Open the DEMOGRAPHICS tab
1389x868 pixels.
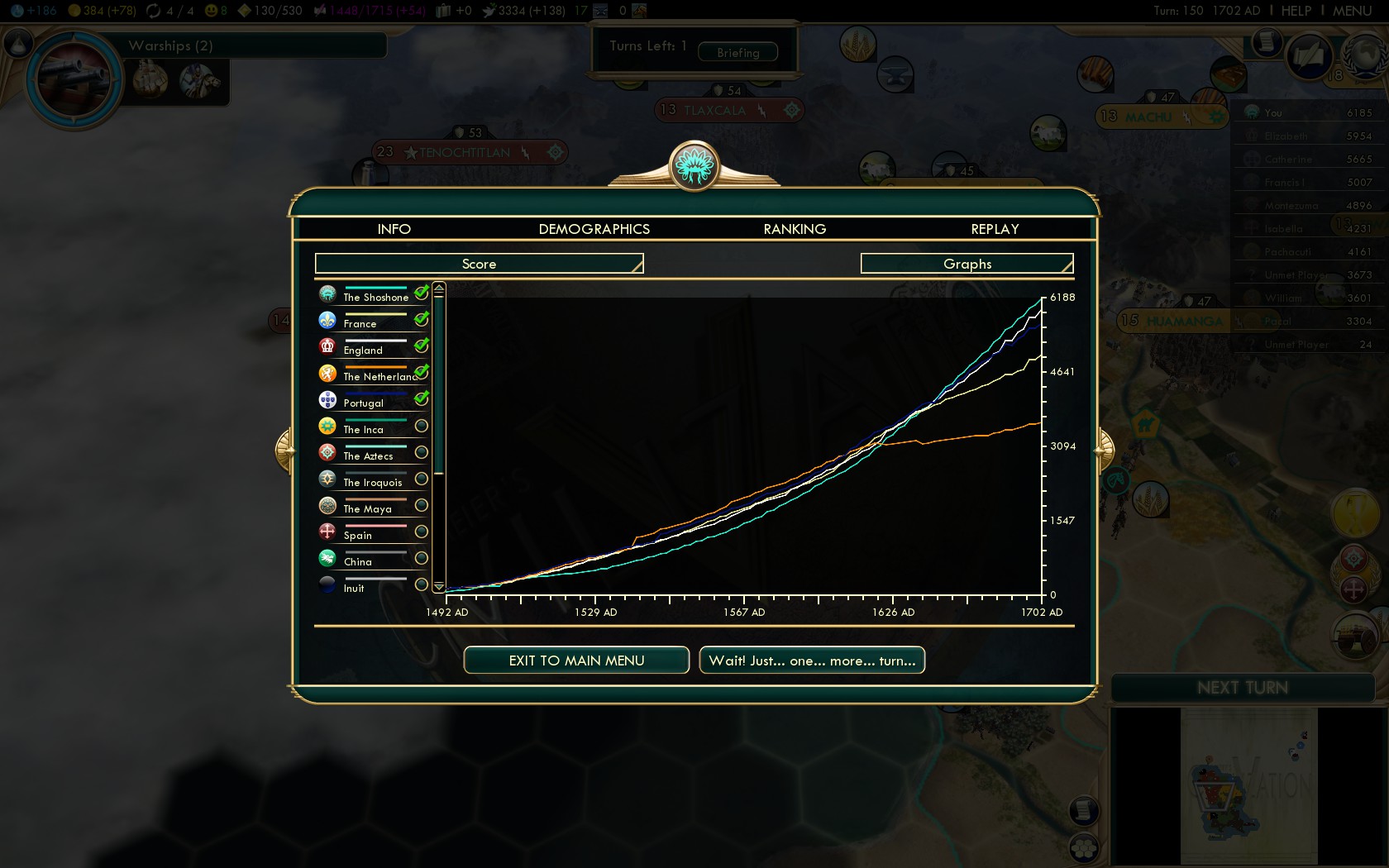coord(594,229)
